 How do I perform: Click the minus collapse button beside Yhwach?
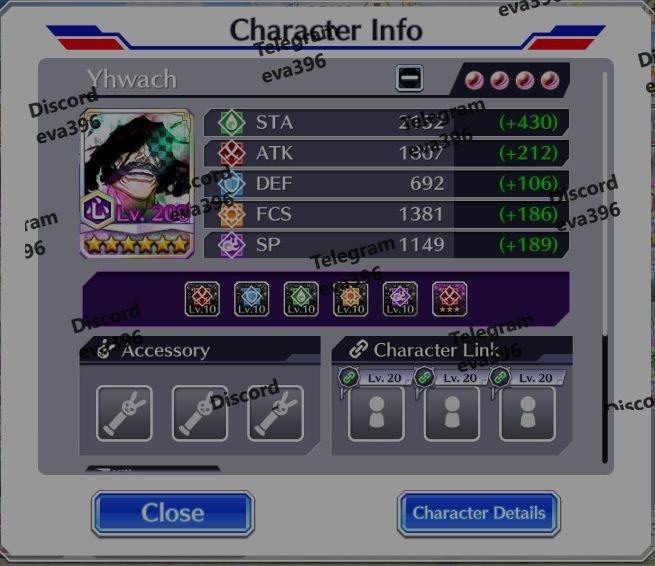point(409,78)
